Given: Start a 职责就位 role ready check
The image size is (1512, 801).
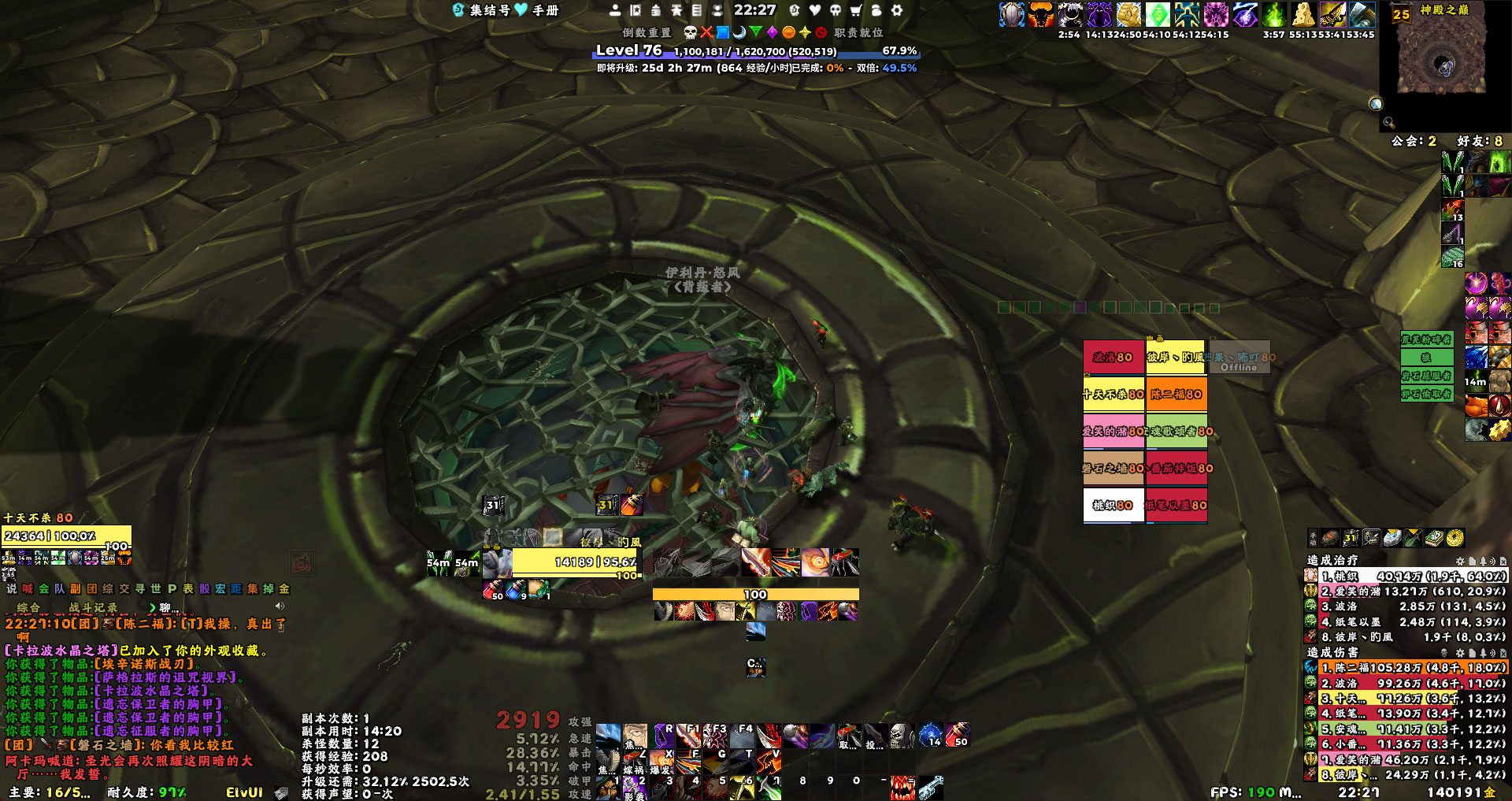Looking at the screenshot, I should click(x=858, y=32).
